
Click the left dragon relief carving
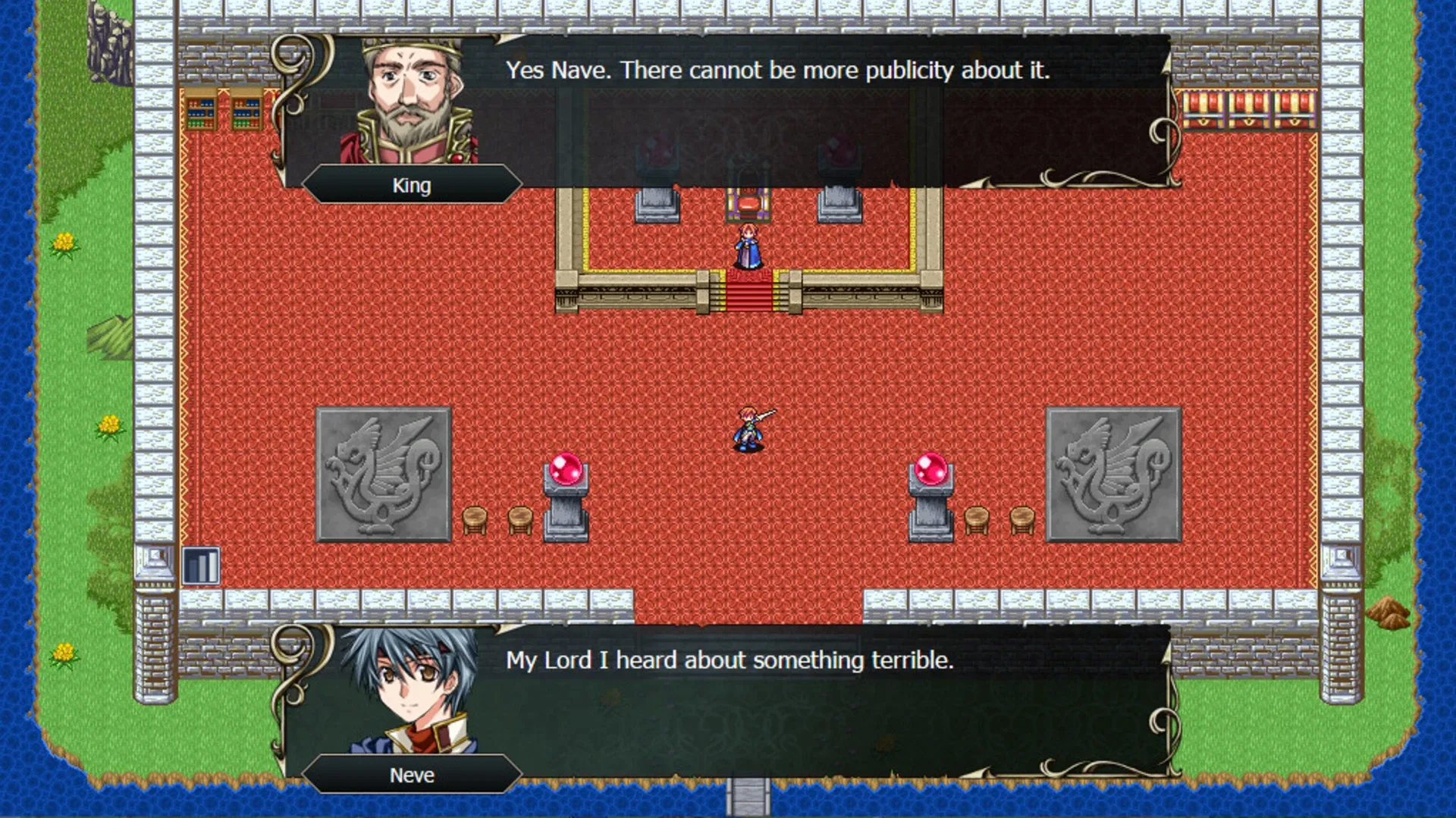click(383, 474)
